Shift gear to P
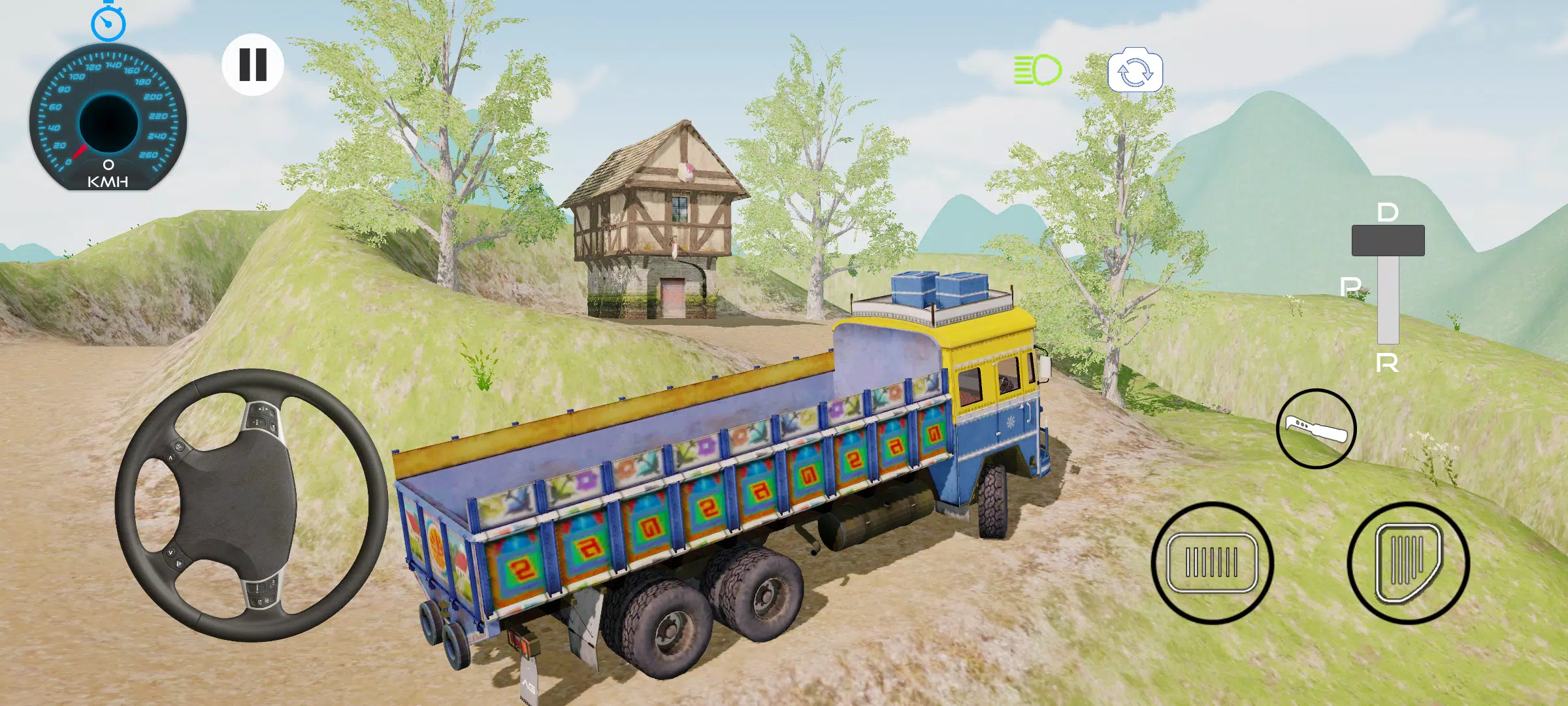 coord(1350,286)
